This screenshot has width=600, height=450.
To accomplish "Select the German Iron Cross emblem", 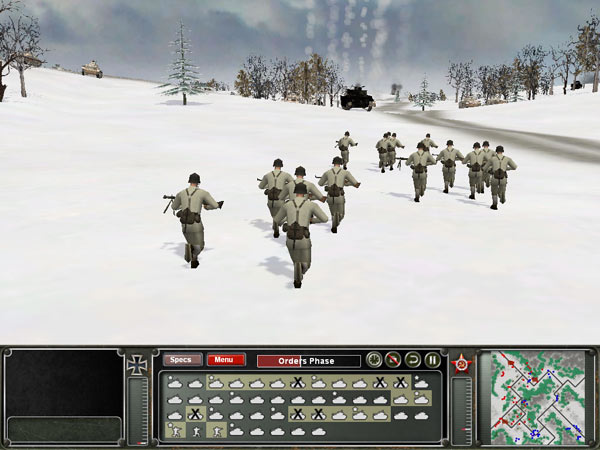I will (138, 366).
